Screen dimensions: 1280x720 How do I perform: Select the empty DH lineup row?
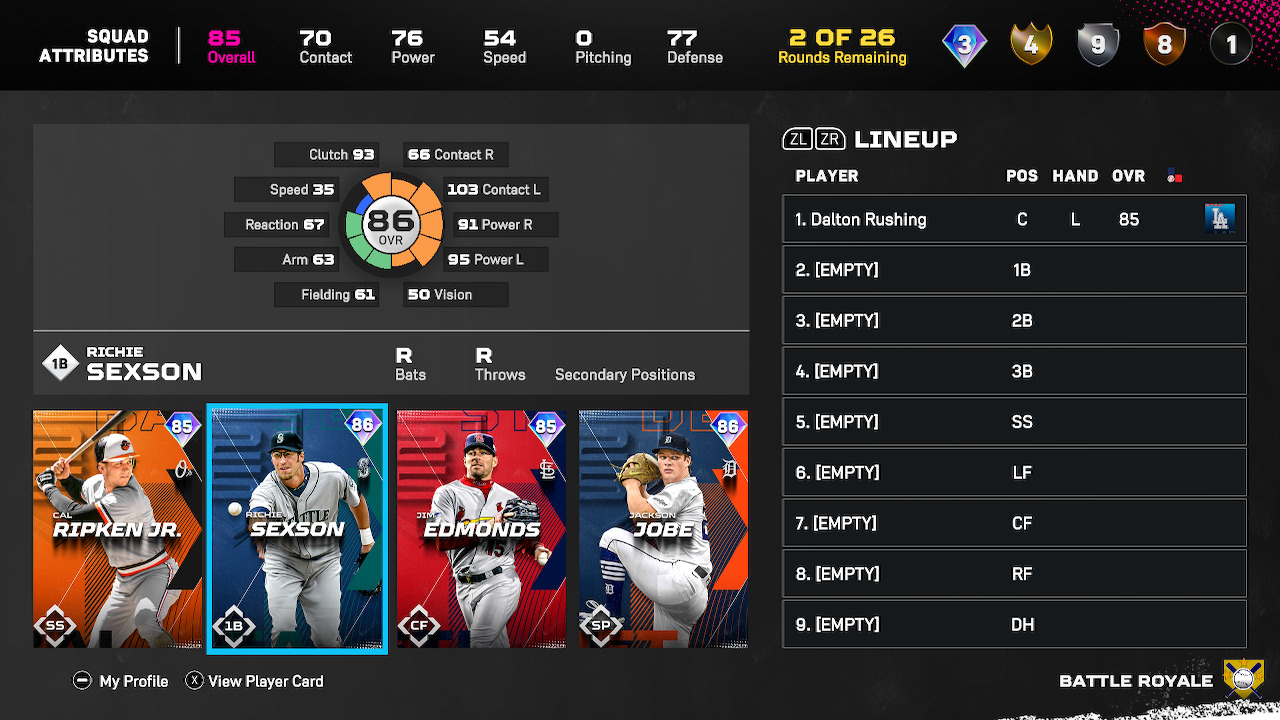pos(1014,625)
